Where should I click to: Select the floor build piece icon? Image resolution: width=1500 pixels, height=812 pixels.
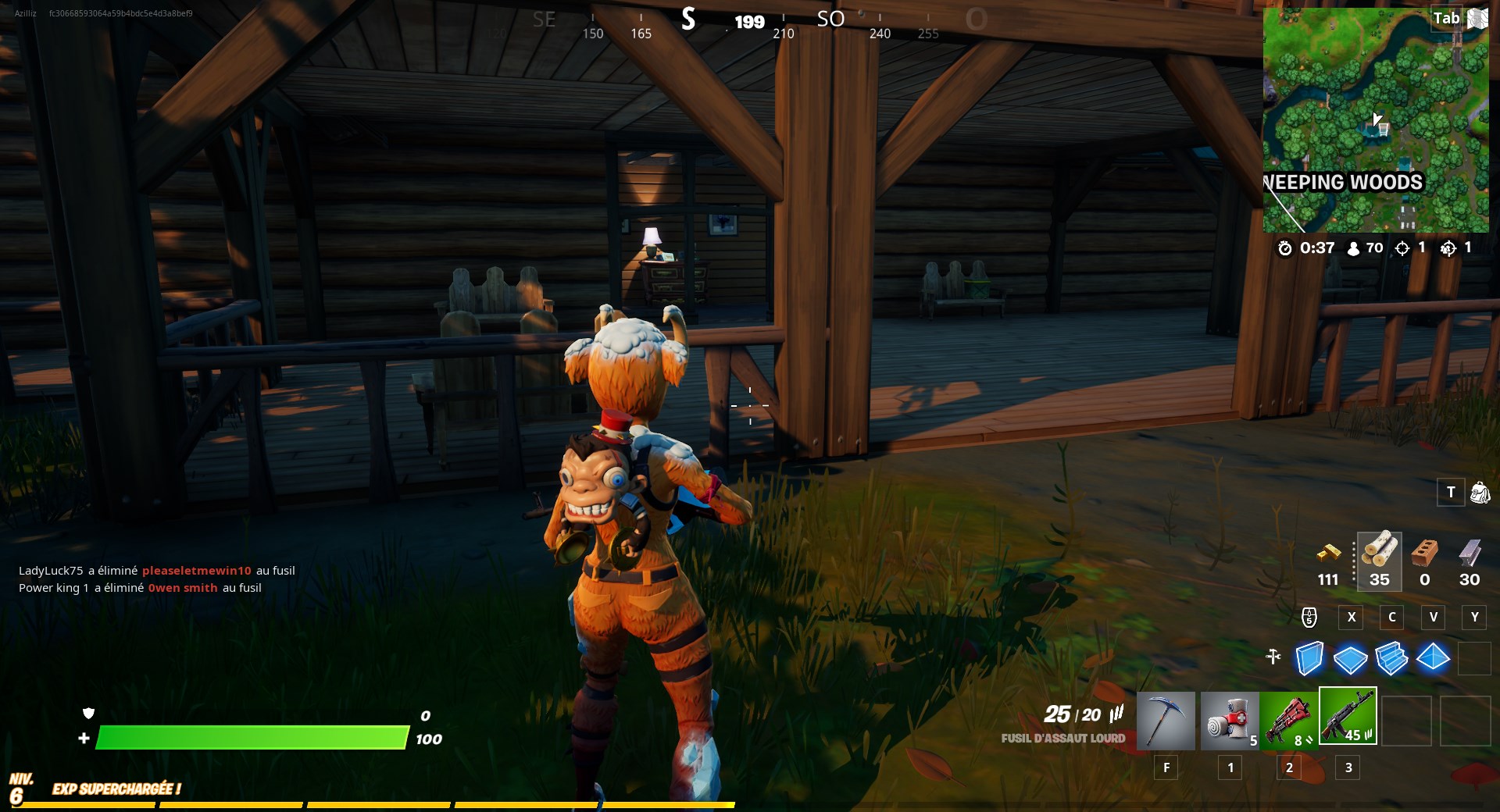point(1352,660)
